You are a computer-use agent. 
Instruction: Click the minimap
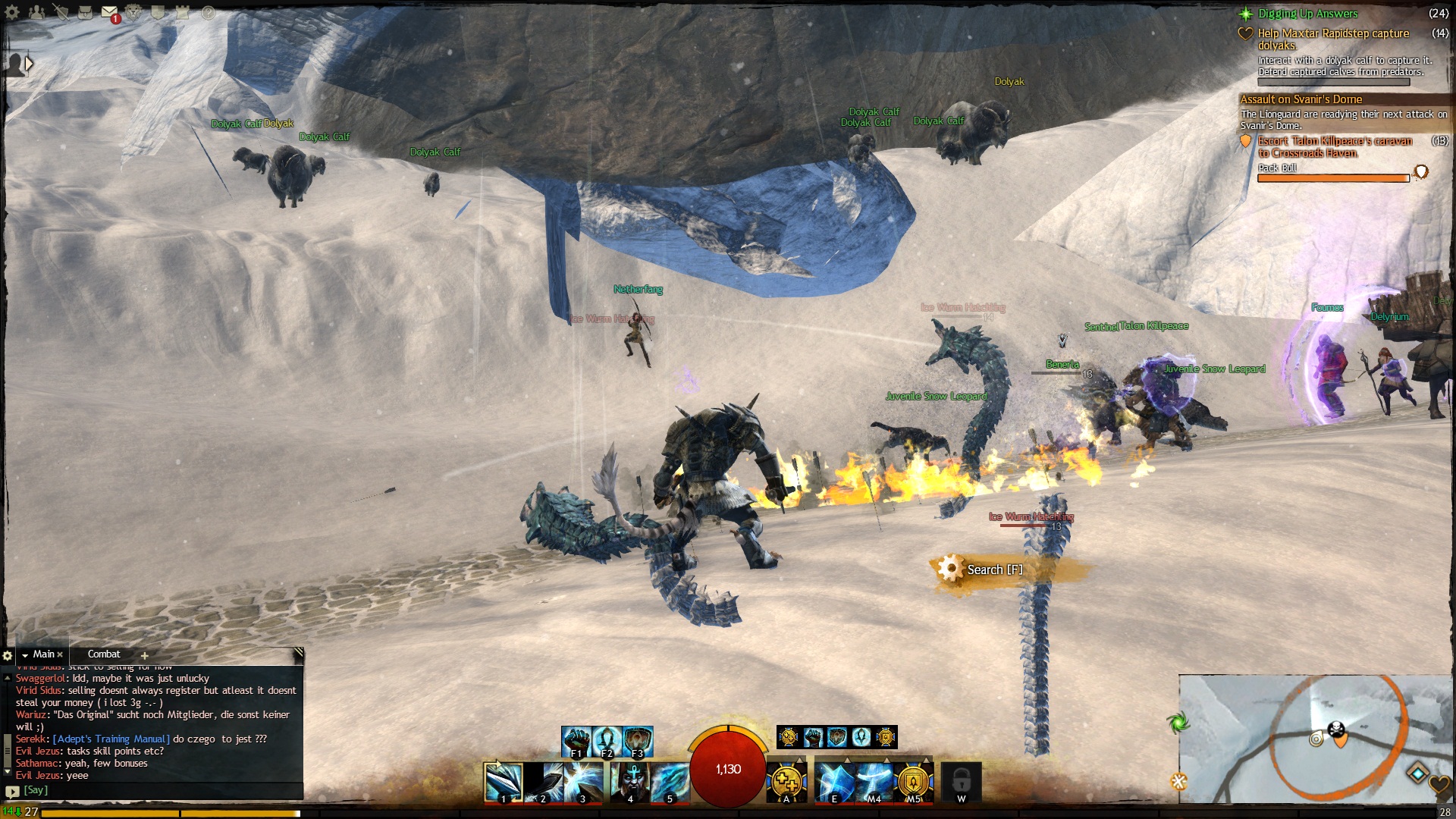1316,739
